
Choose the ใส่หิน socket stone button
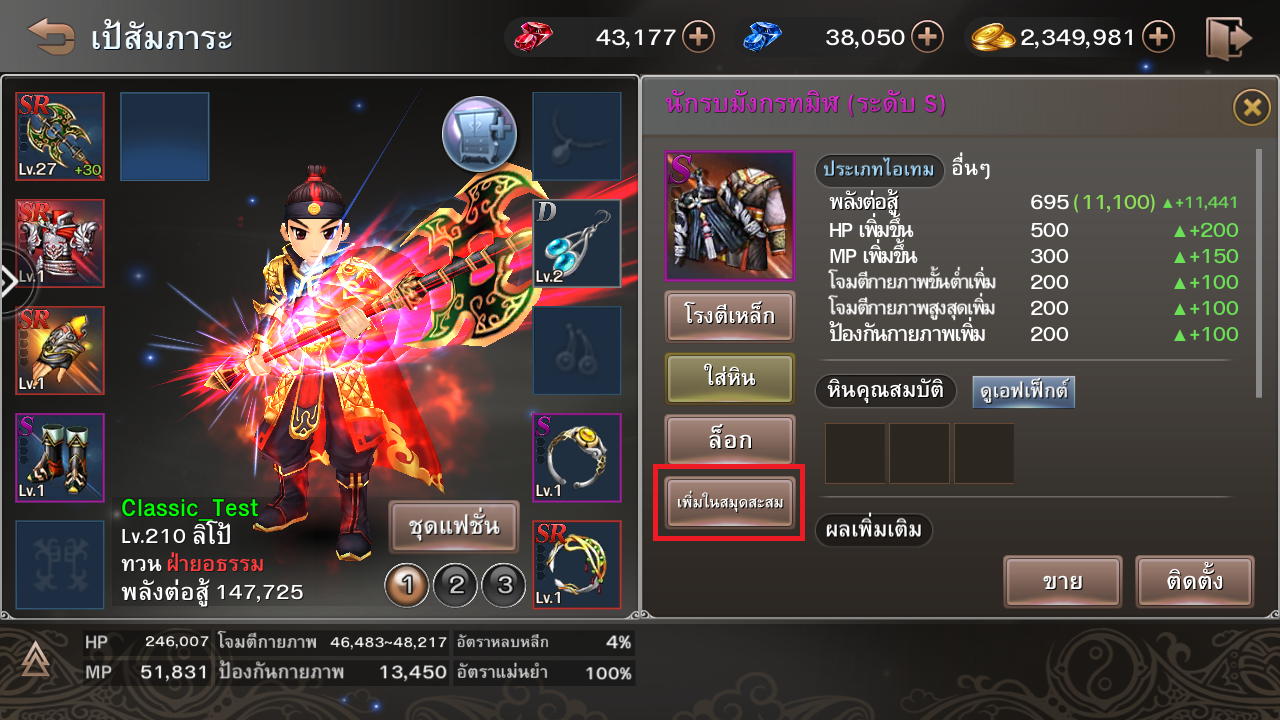(730, 379)
